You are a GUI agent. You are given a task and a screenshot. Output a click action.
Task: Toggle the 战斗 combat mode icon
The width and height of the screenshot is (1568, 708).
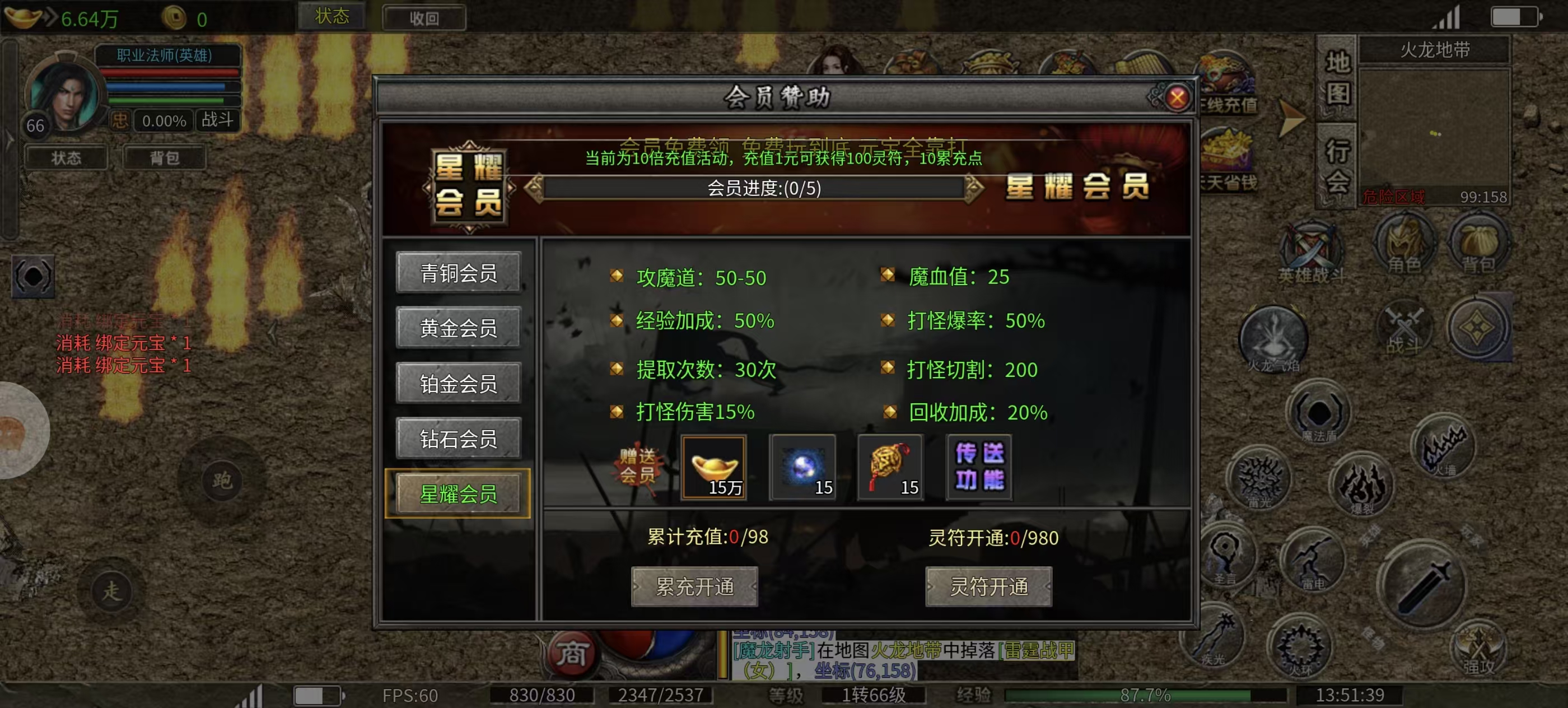pyautogui.click(x=1406, y=328)
